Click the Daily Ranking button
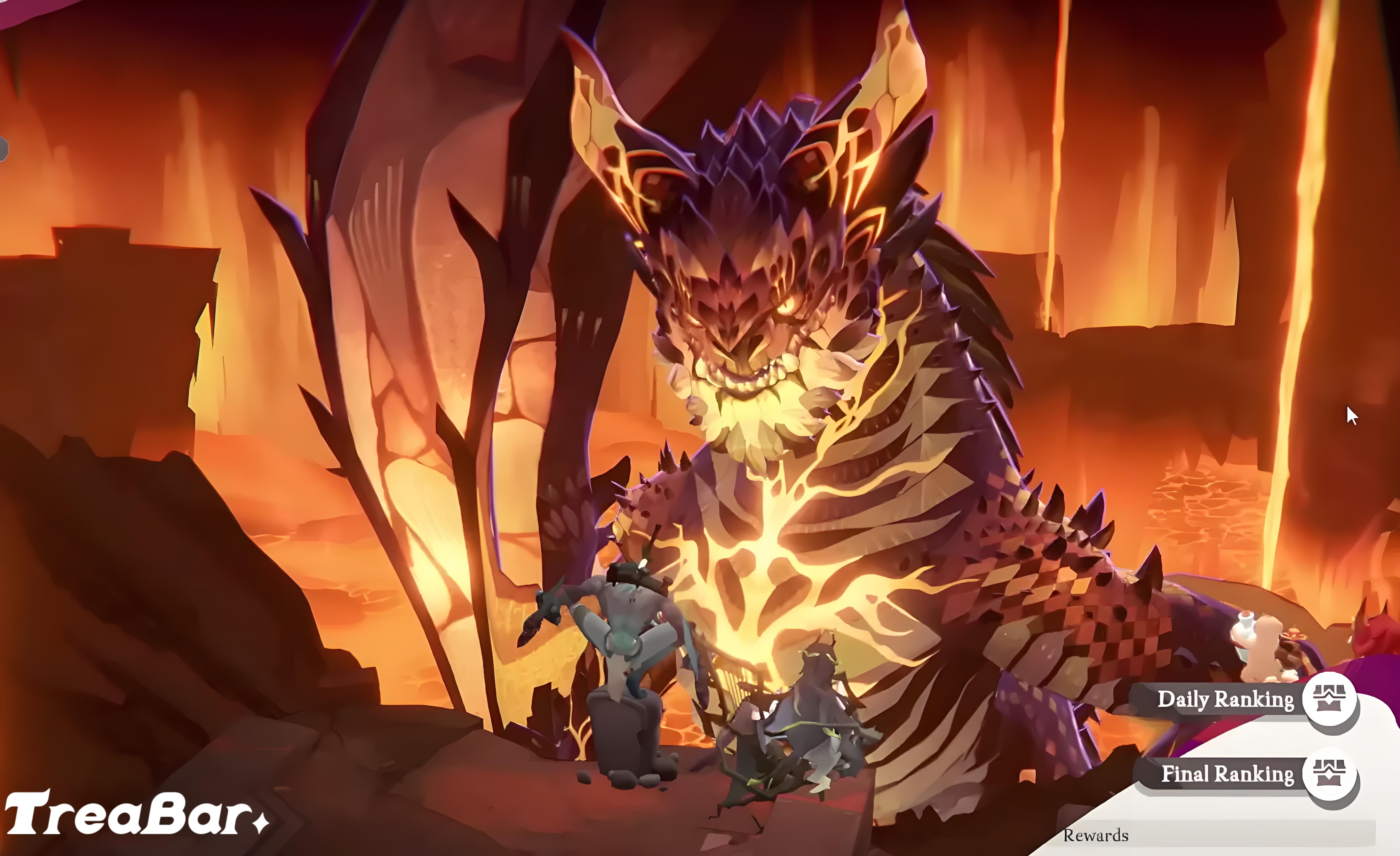Screen dimensions: 1400x856 (x=1227, y=700)
